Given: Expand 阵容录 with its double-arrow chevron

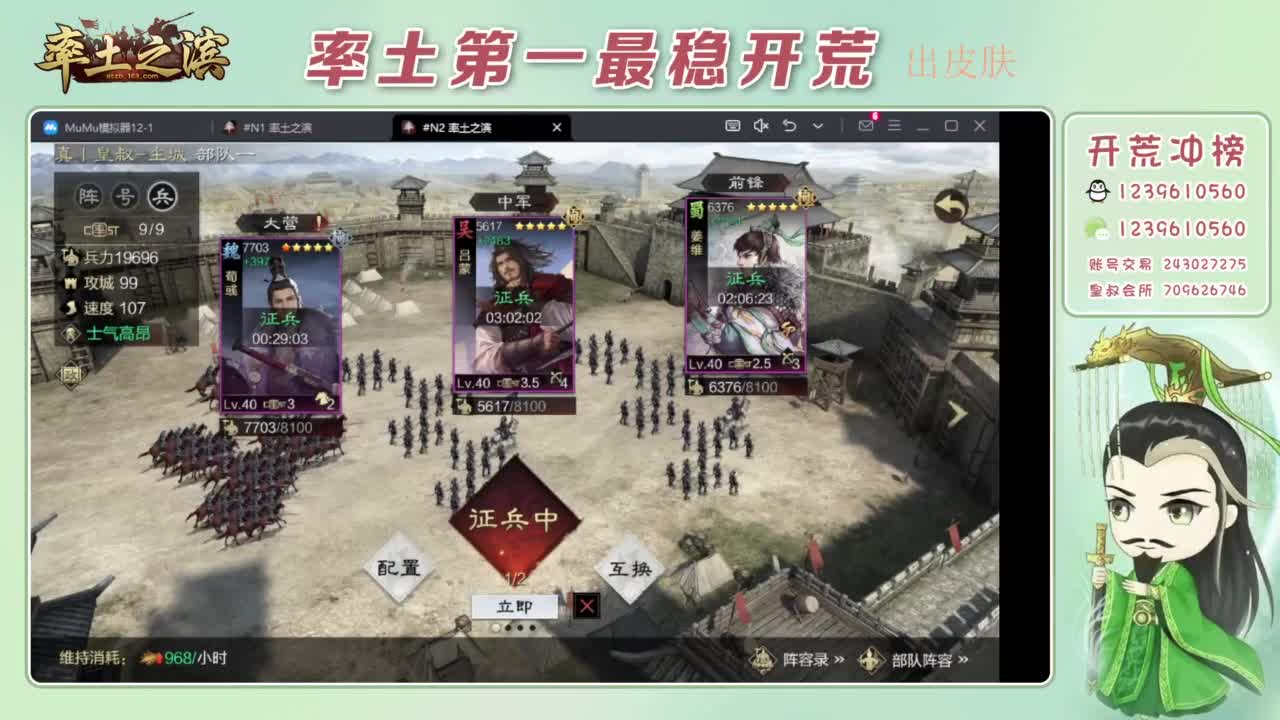Looking at the screenshot, I should click(x=841, y=660).
